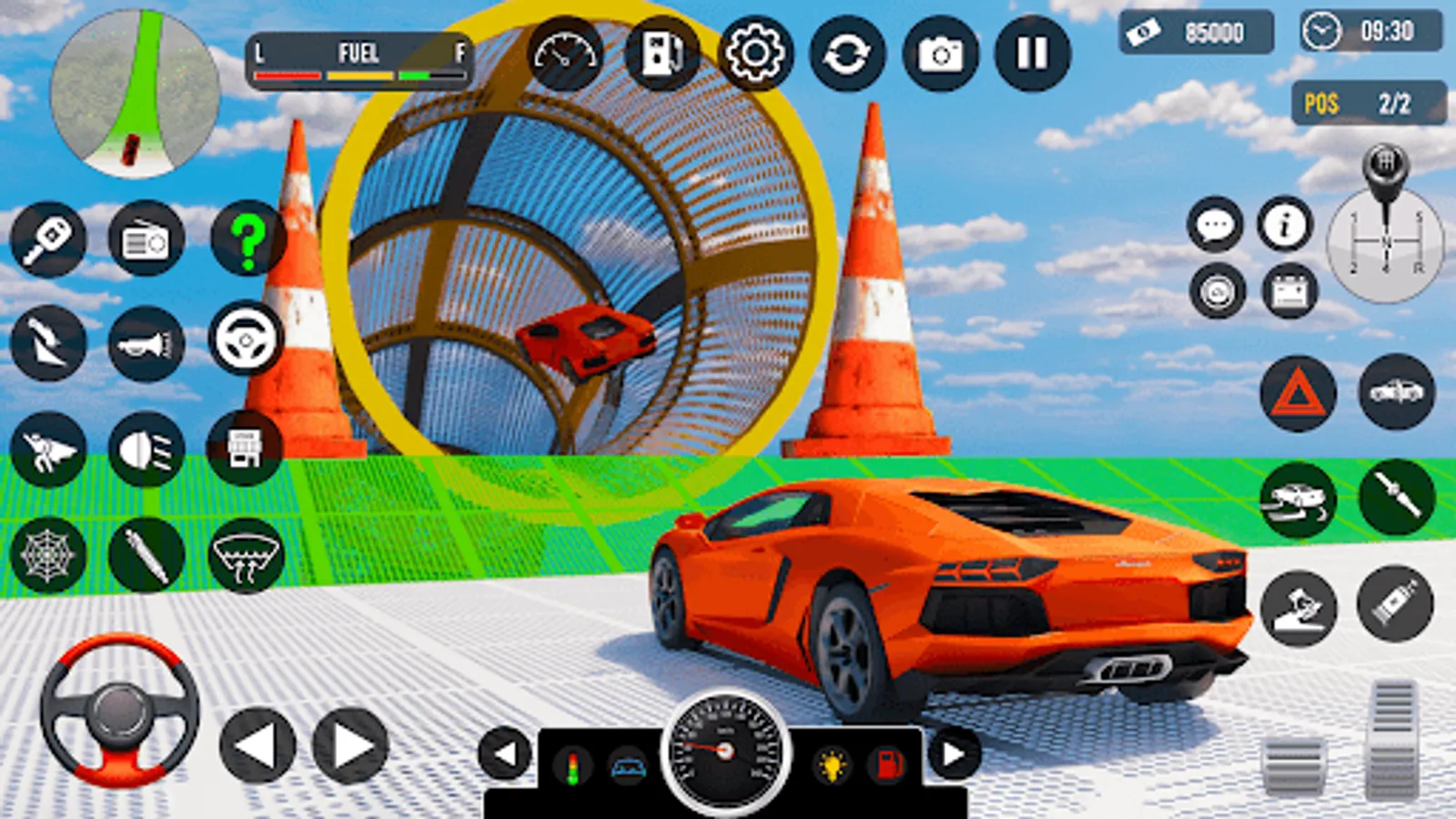Screen dimensions: 1456x819
Task: Show the info button
Action: click(1285, 224)
